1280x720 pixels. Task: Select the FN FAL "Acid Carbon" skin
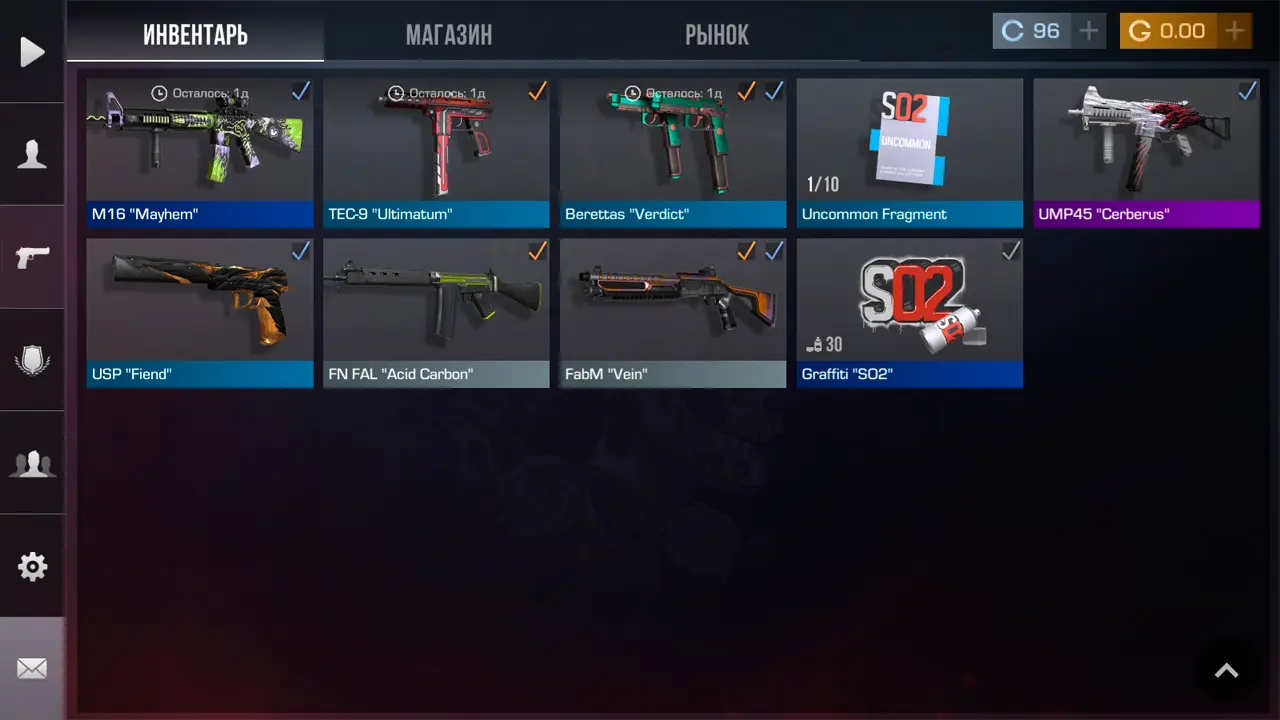point(436,312)
